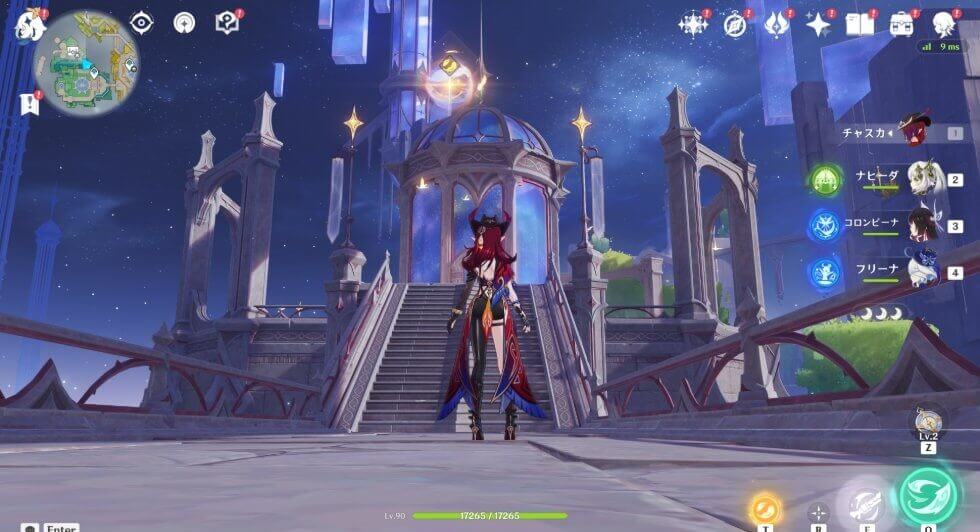
Task: Use the Lv.2 gadget item
Action: pyautogui.click(x=929, y=420)
